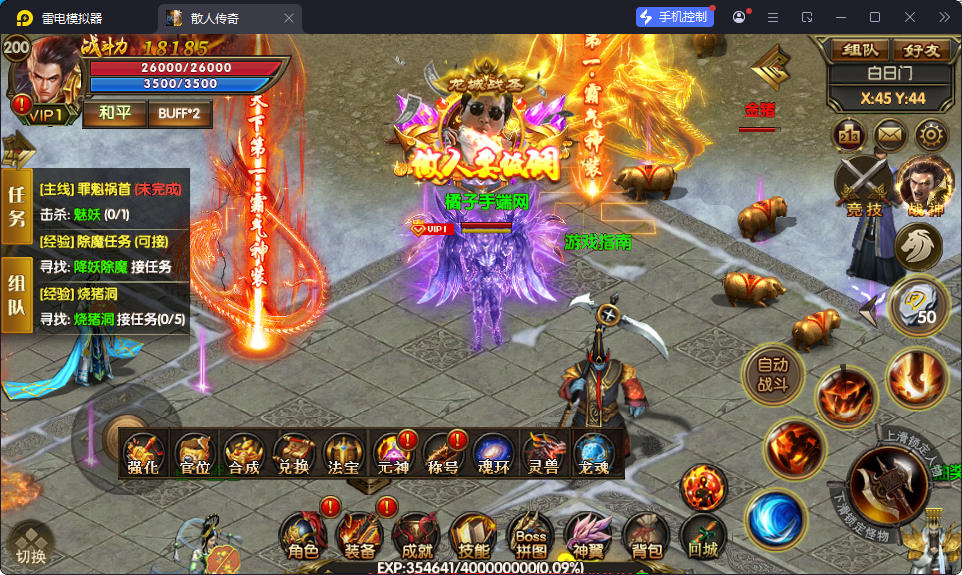The height and width of the screenshot is (575, 962).
Task: Open the 组队 team button at top right
Action: [x=860, y=50]
